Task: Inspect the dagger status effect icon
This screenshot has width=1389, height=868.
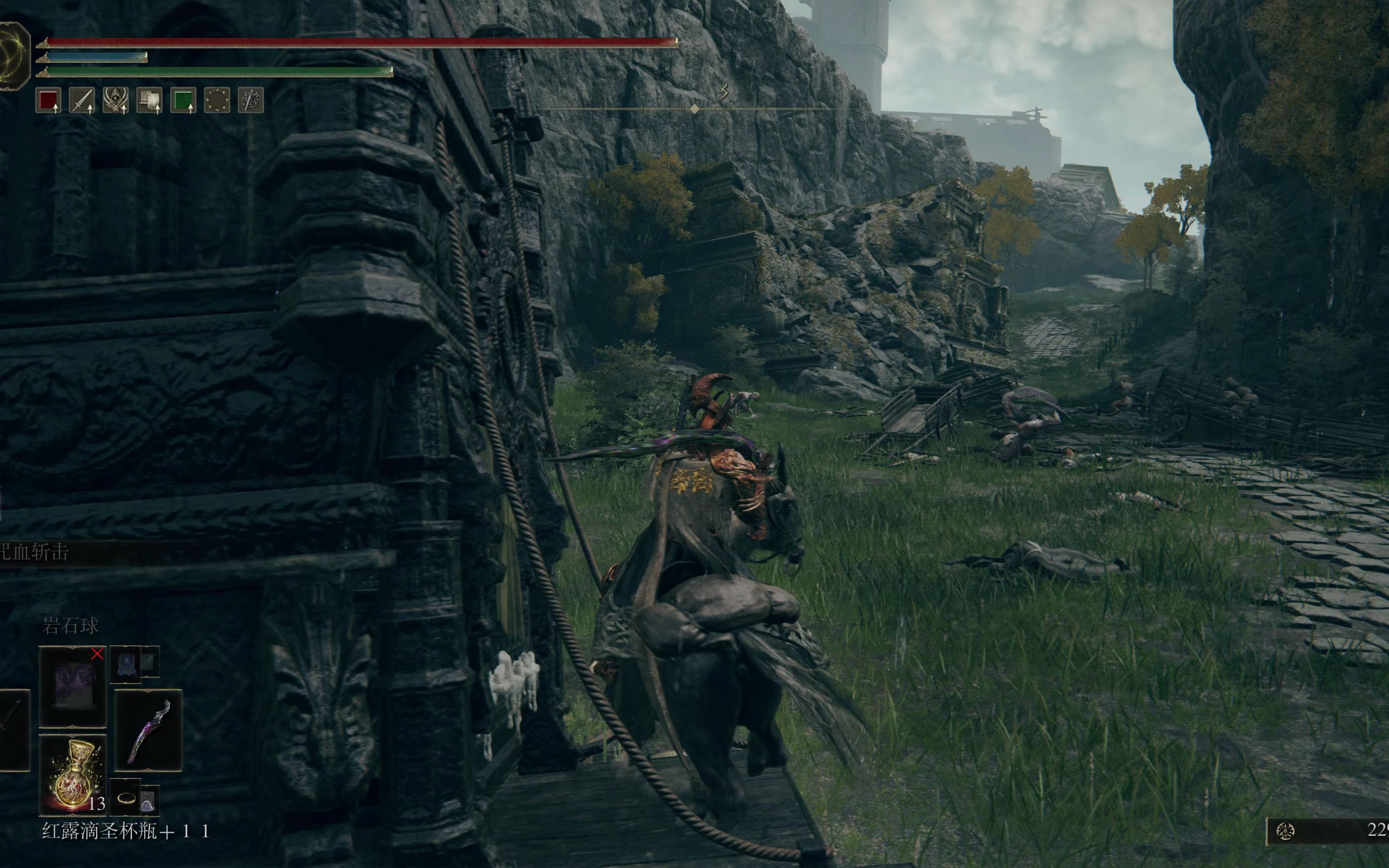Action: (x=251, y=100)
